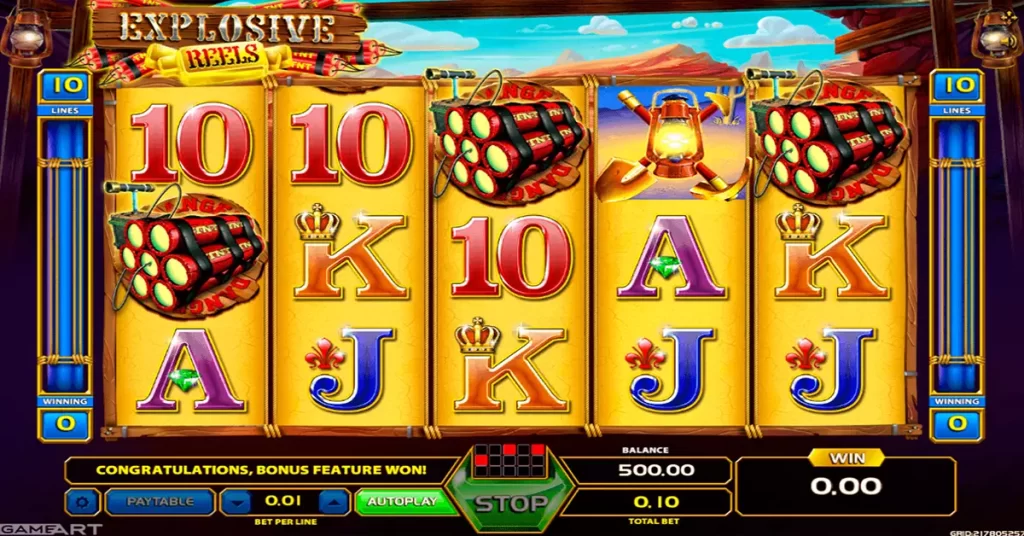Activate the green AUTOPLAY button
Screen dimensions: 1024x536
402,501
